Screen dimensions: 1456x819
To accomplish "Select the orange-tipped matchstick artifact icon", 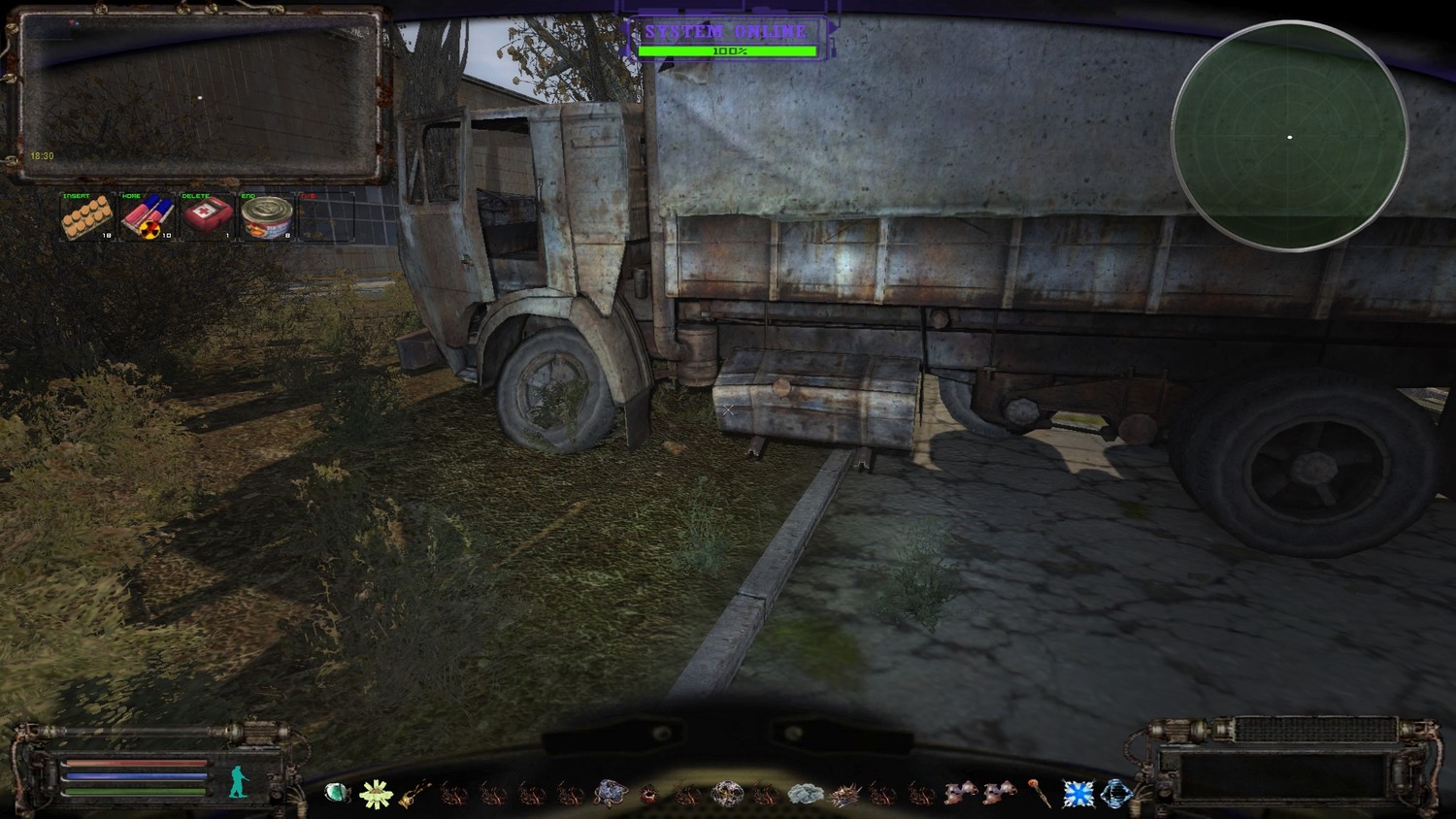I will [1040, 795].
